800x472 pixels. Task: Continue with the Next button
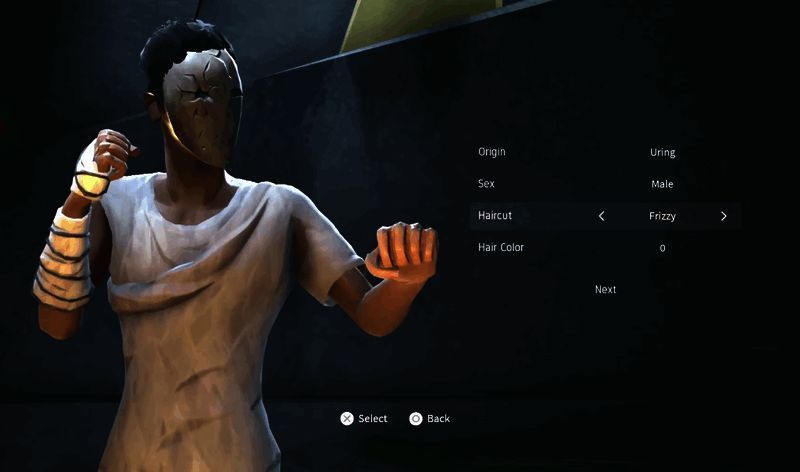pos(605,290)
